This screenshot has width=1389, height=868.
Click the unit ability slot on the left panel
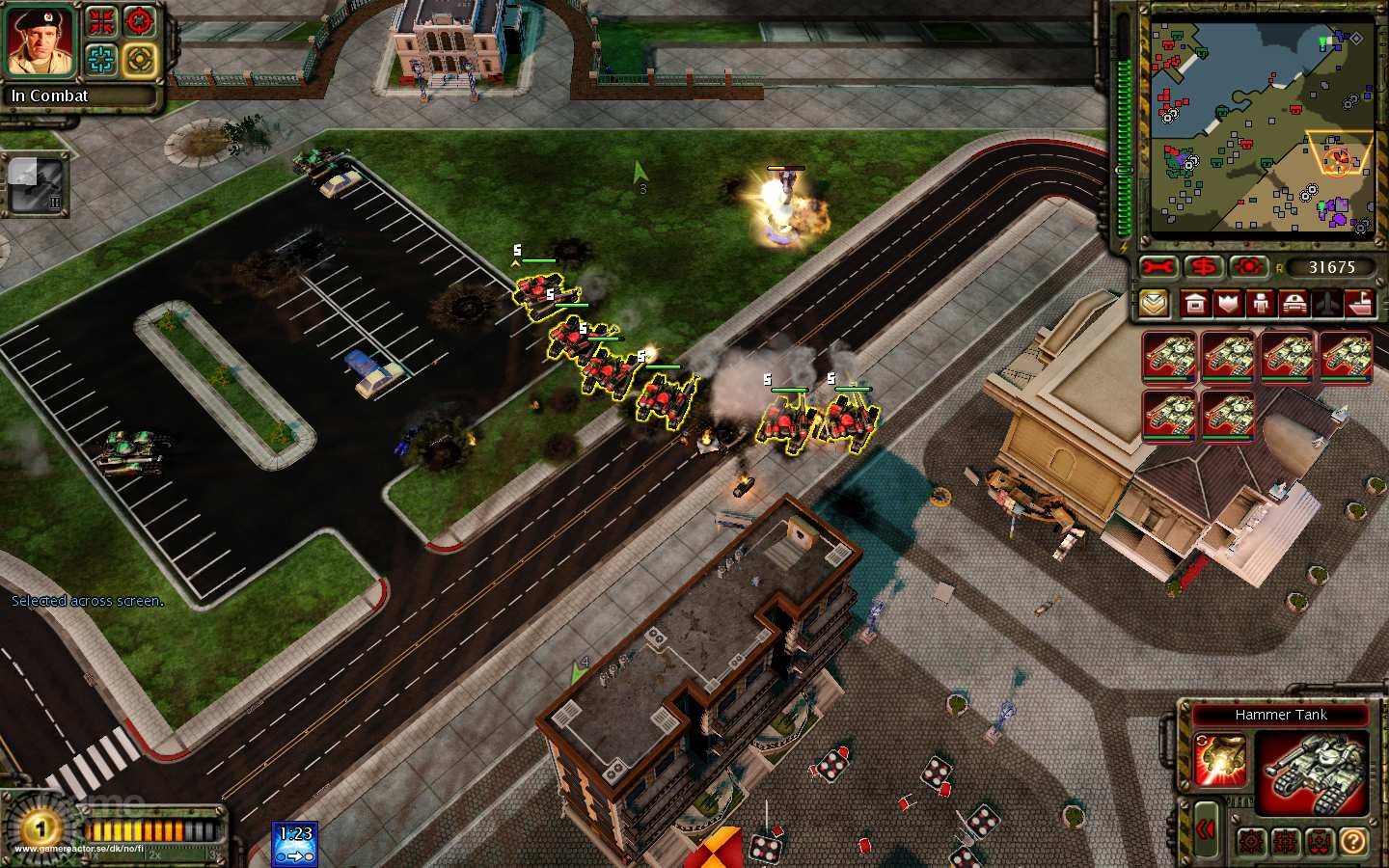point(35,183)
